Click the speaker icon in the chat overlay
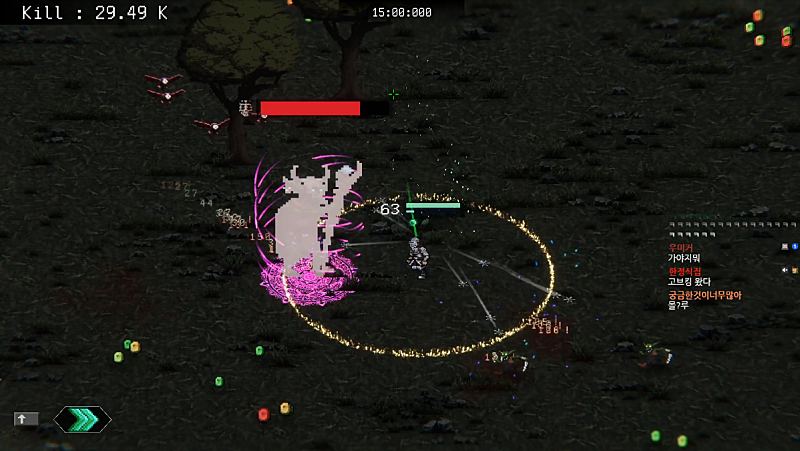800x451 pixels. click(785, 270)
